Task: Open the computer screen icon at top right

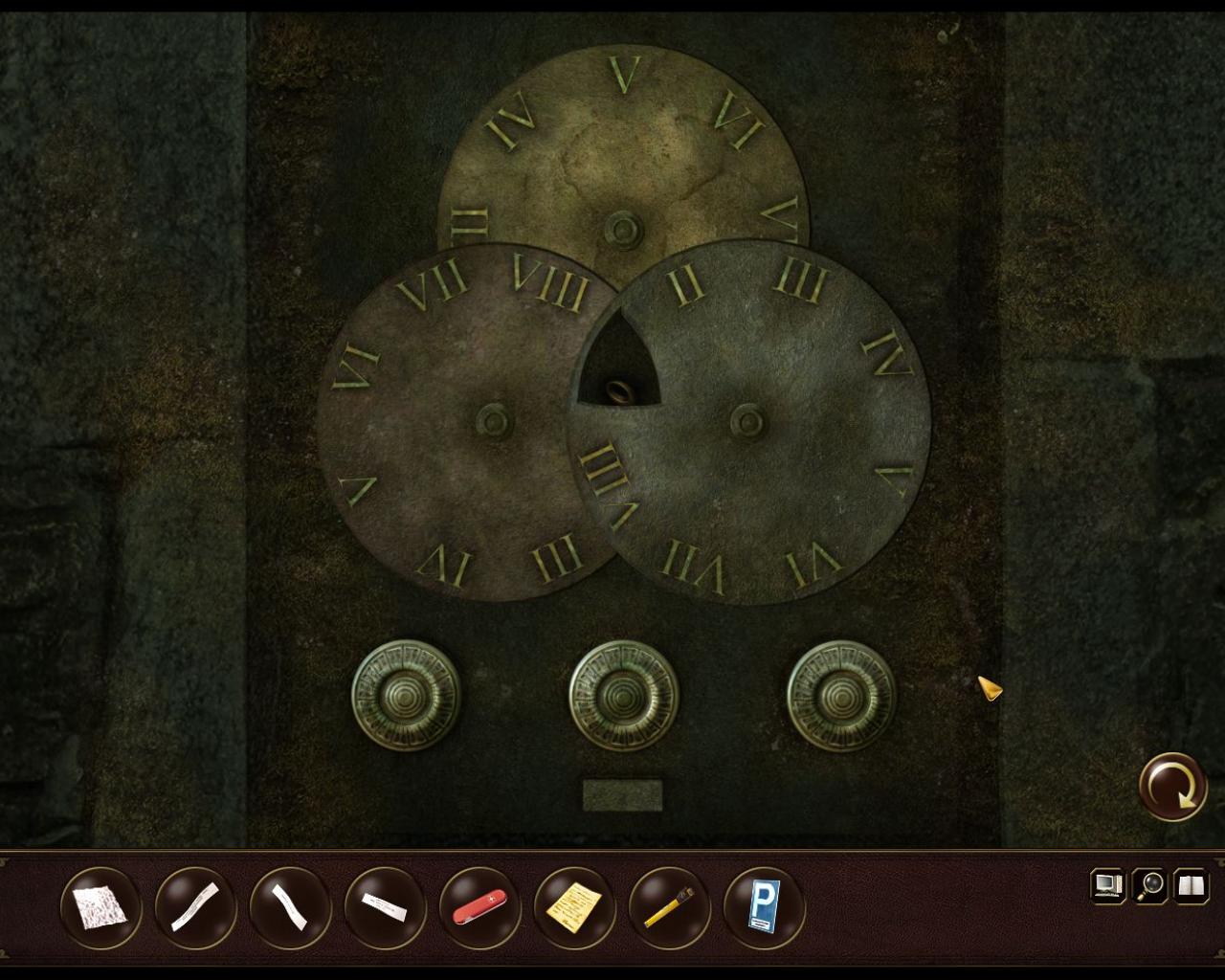Action: pos(1108,885)
